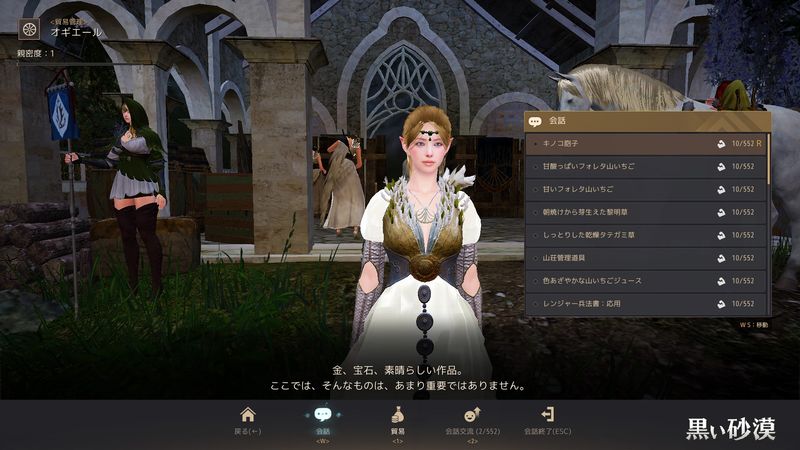Click the topic list scrollbar

point(769,160)
